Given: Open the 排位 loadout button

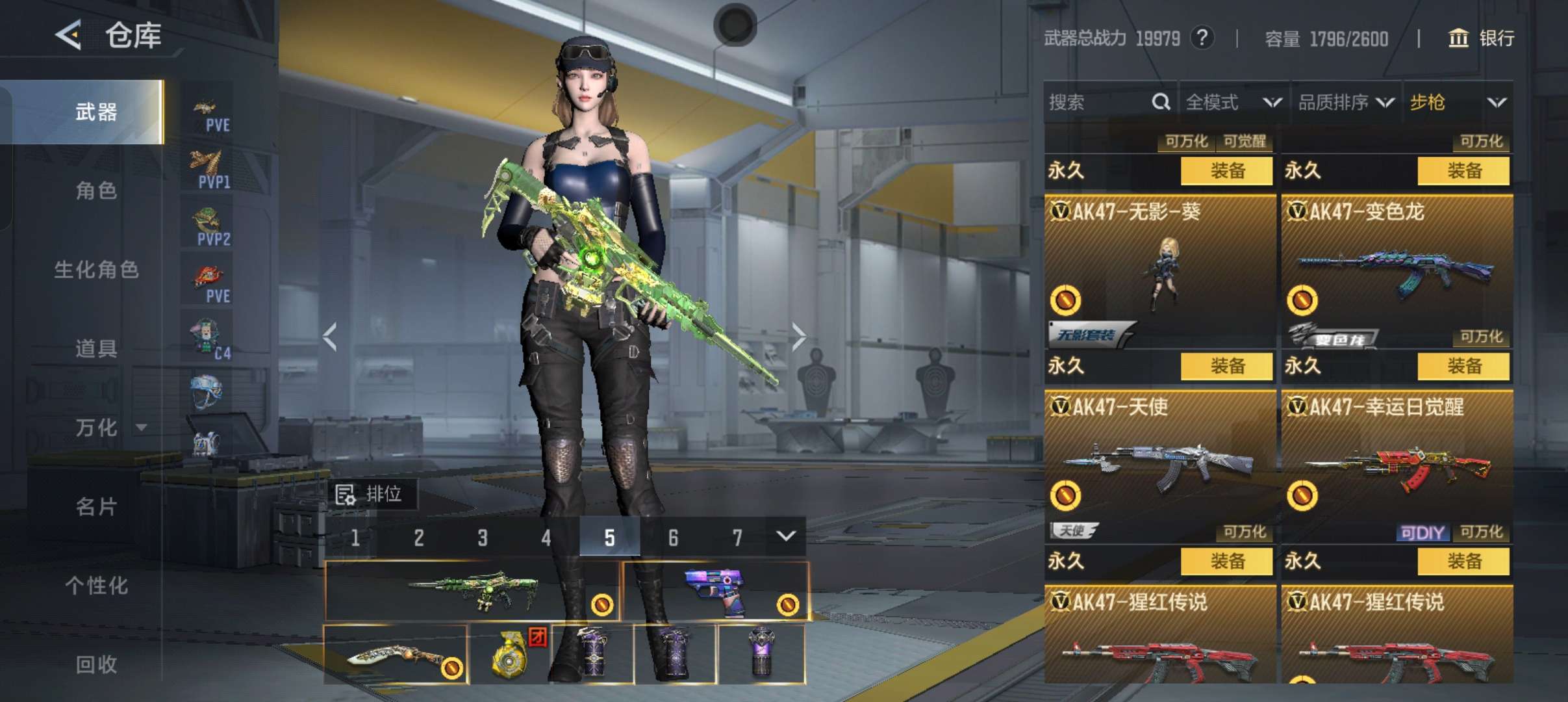Looking at the screenshot, I should tap(370, 495).
